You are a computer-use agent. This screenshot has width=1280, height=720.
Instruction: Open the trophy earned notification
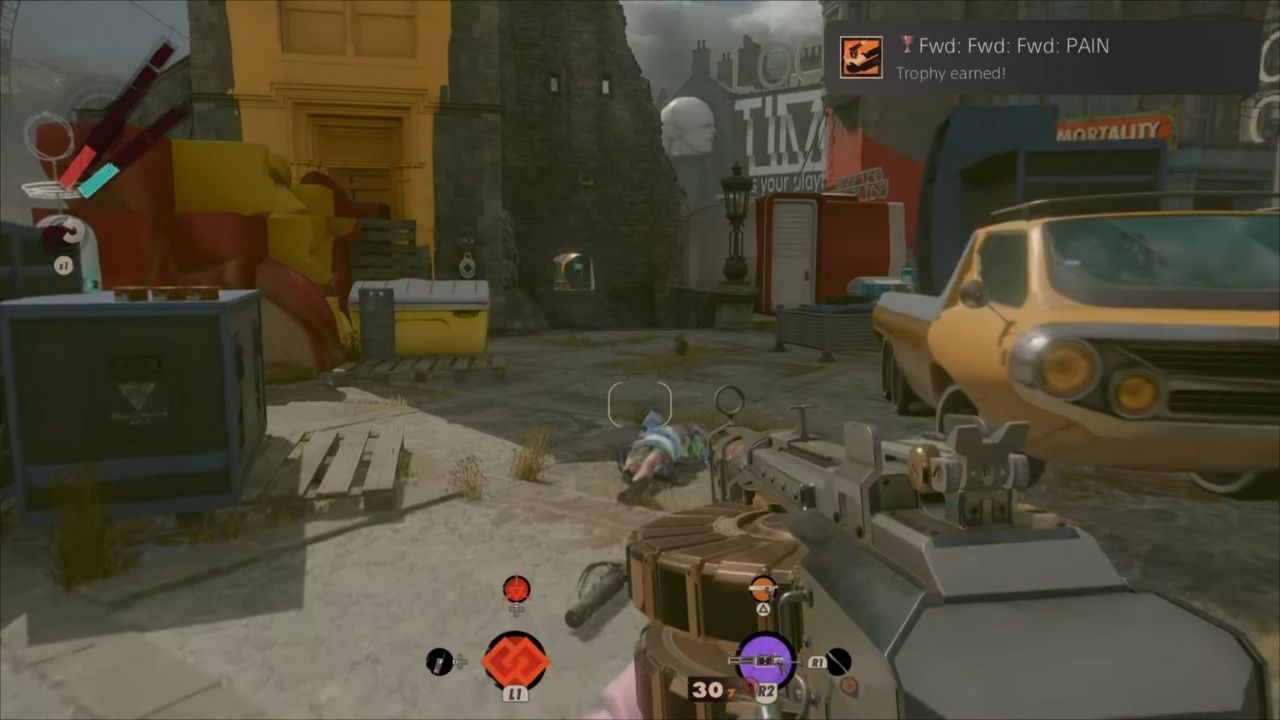[x=1040, y=58]
